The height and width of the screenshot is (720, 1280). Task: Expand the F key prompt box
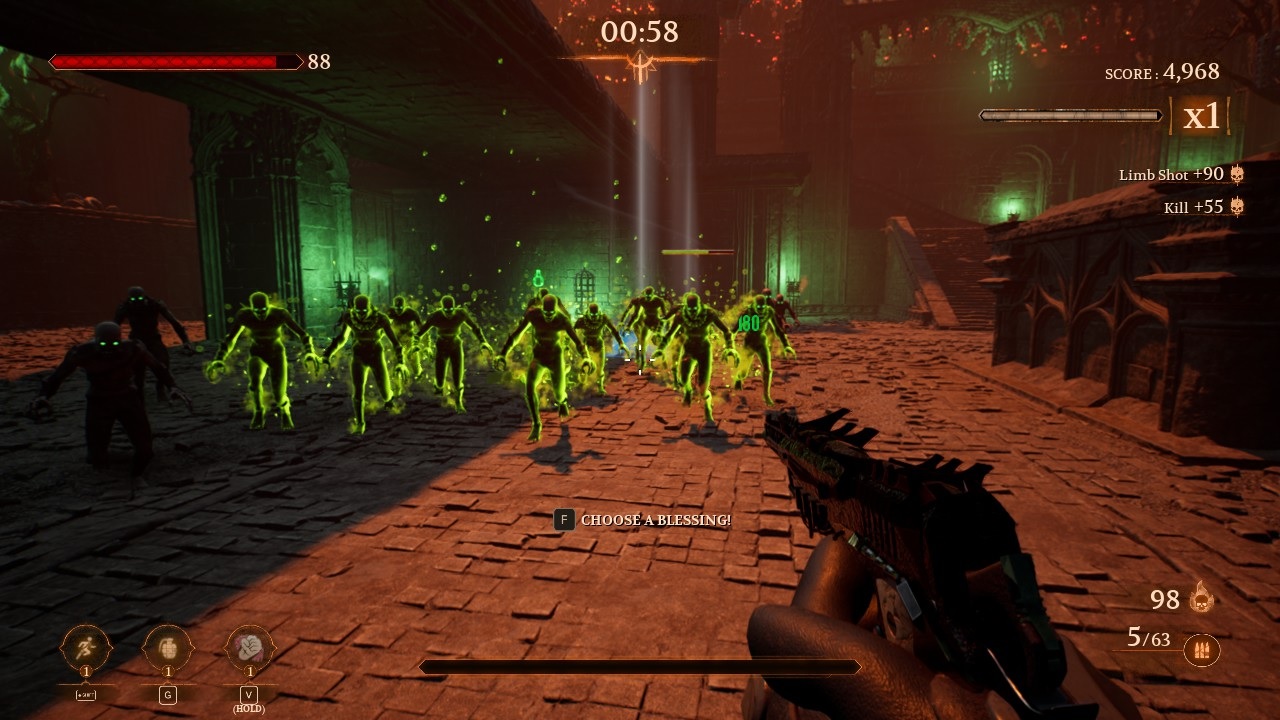tap(563, 520)
